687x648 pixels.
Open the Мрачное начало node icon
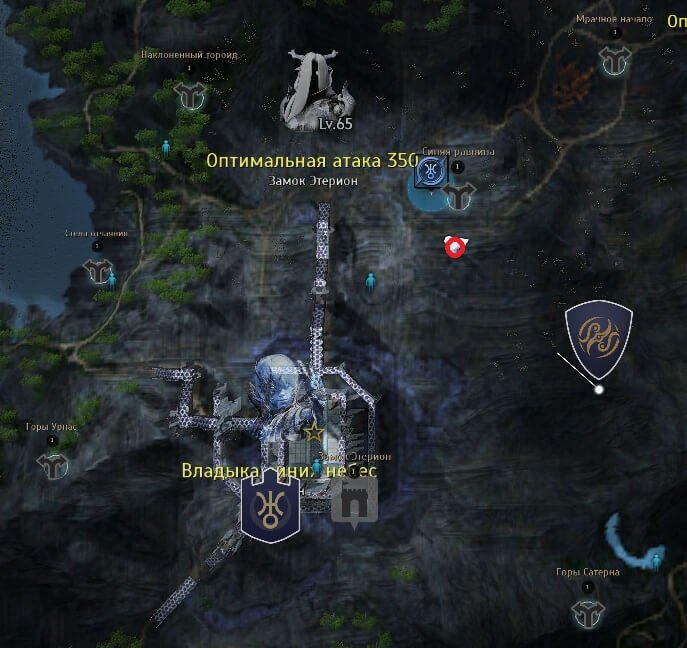614,60
